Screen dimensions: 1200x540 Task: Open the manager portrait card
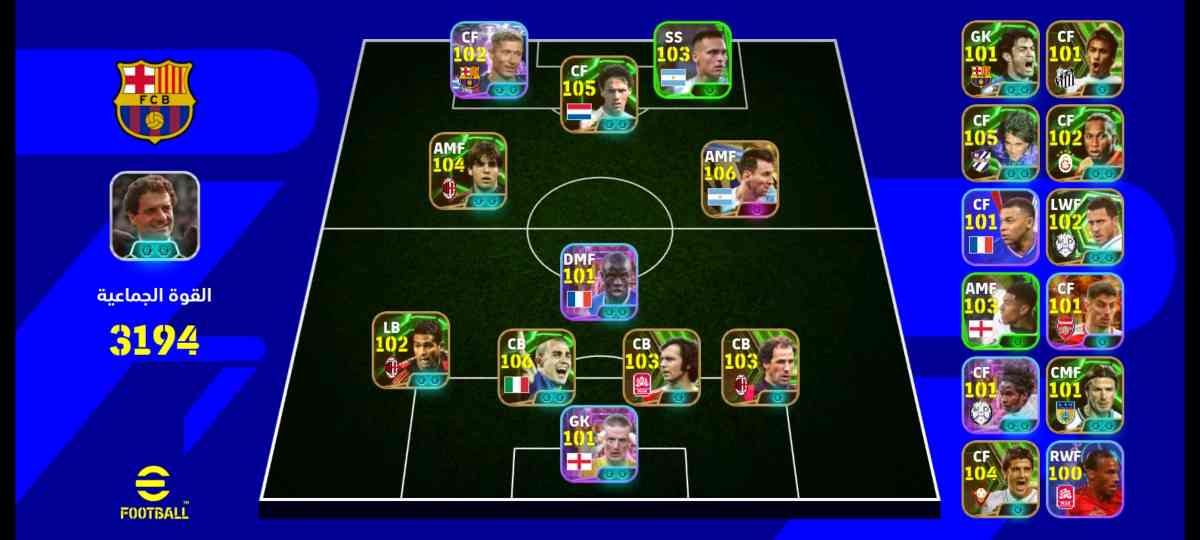pos(155,215)
